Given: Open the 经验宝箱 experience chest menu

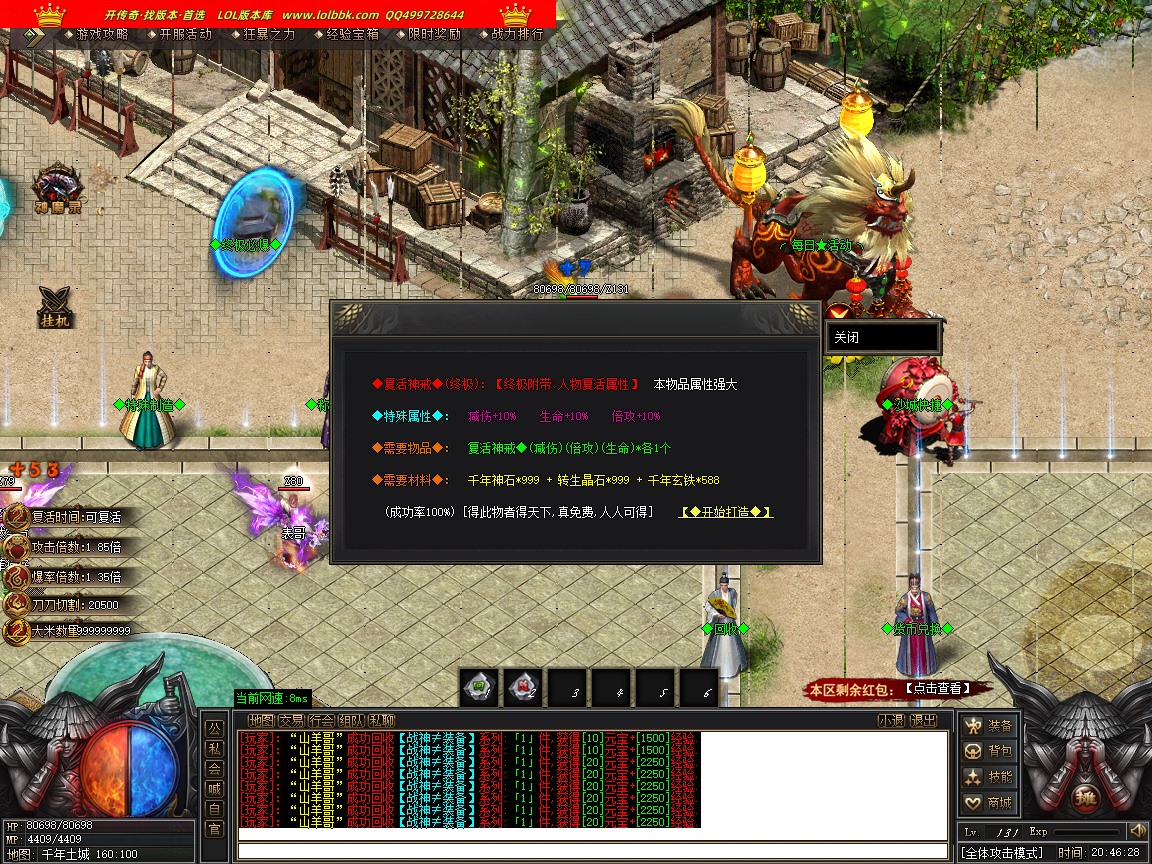Looking at the screenshot, I should tap(352, 34).
